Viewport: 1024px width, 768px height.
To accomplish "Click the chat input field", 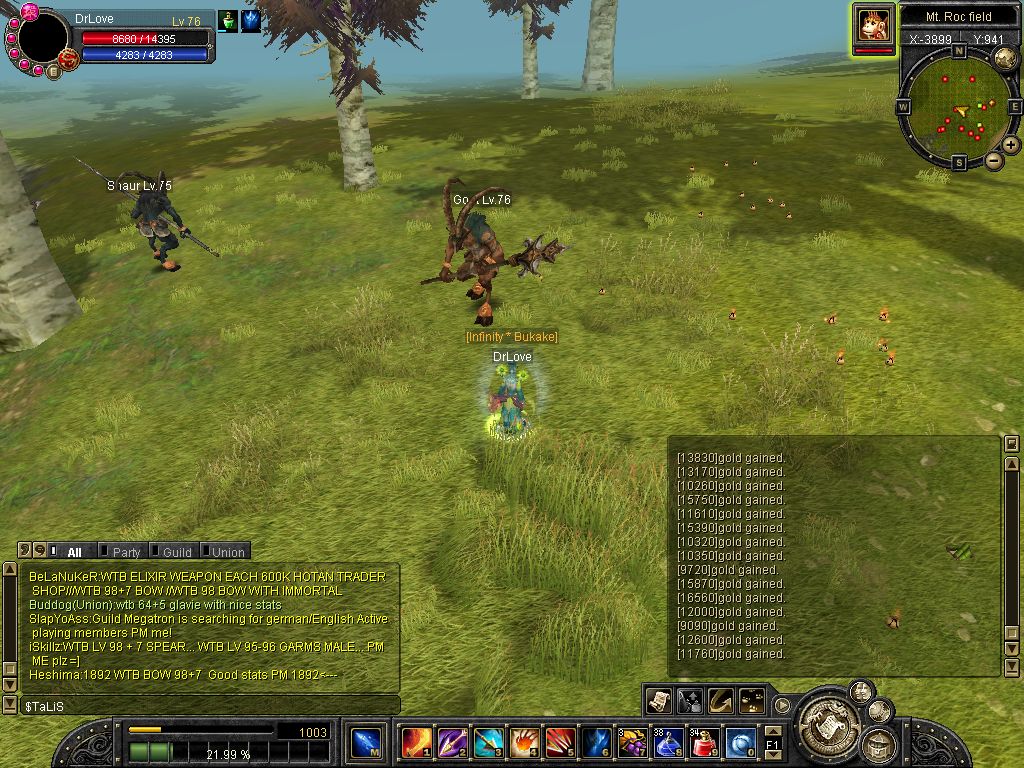I will [x=200, y=706].
